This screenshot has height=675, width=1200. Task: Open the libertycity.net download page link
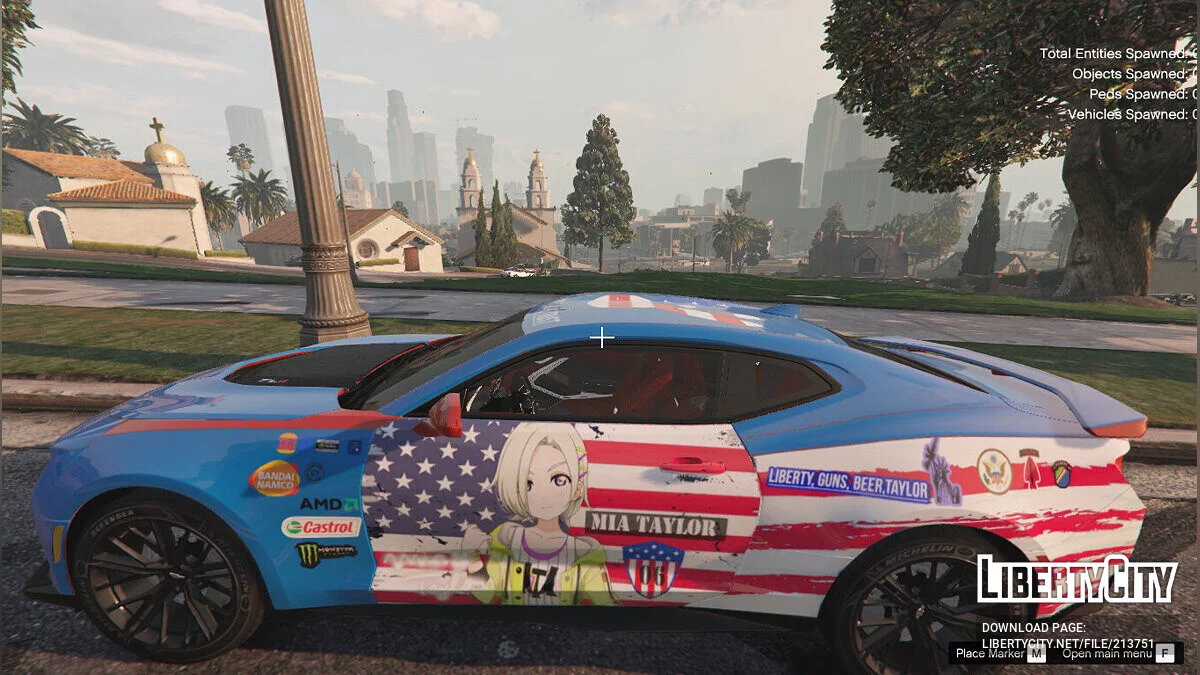click(1067, 643)
